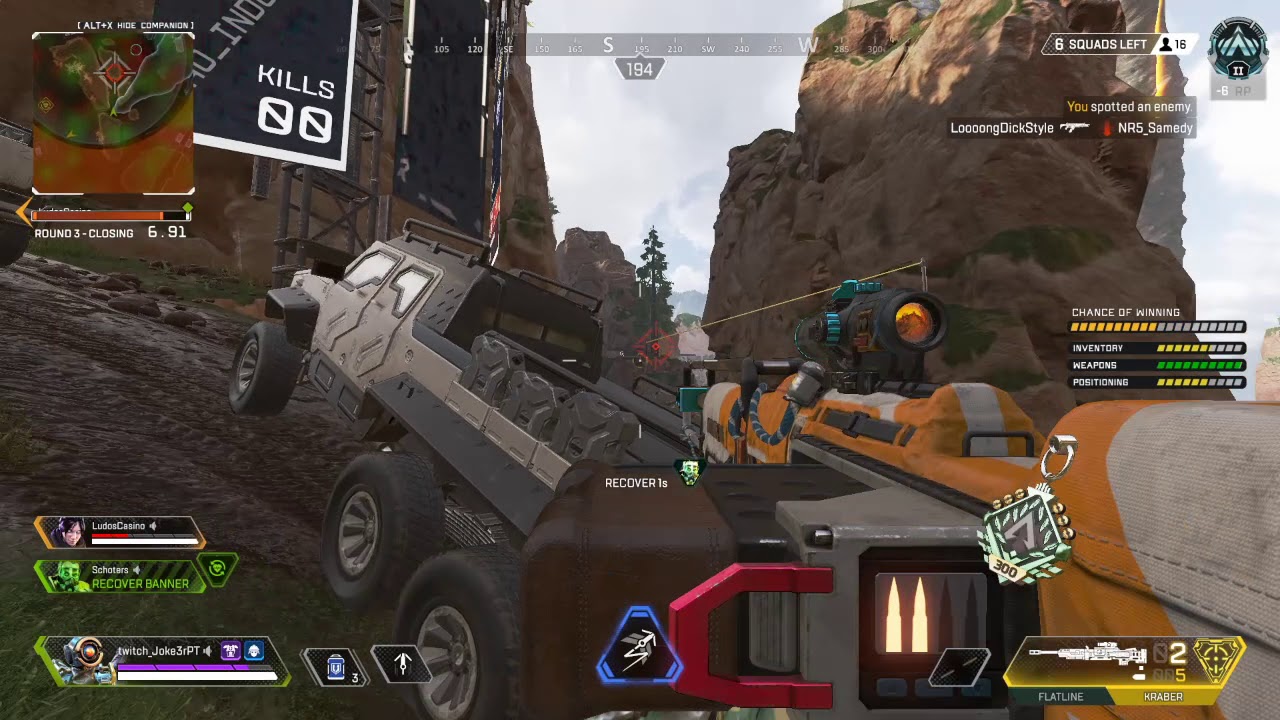This screenshot has height=720, width=1280.
Task: Click the purple evo shield perk icon
Action: tap(231, 651)
